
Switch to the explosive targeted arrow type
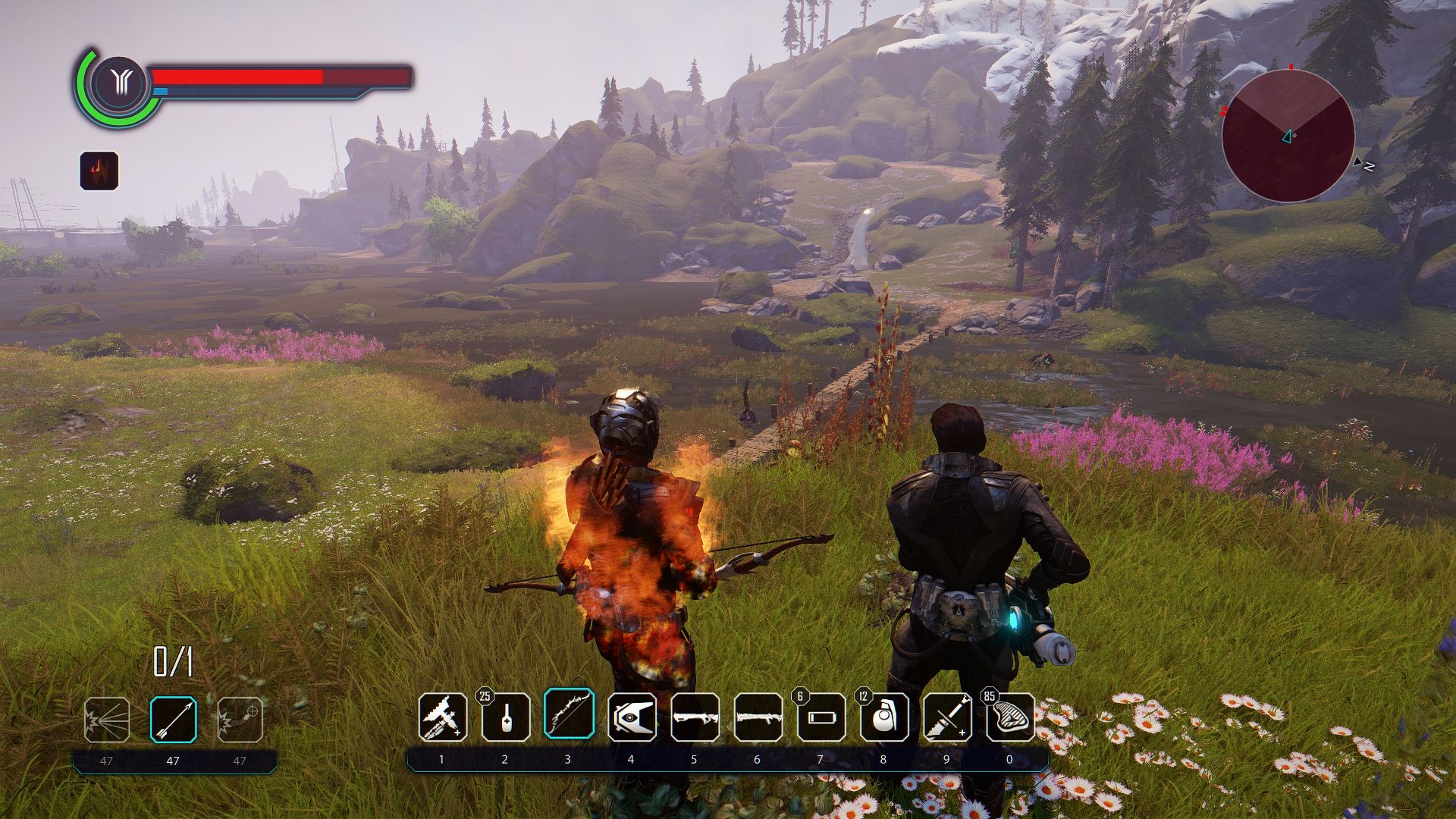tap(240, 720)
